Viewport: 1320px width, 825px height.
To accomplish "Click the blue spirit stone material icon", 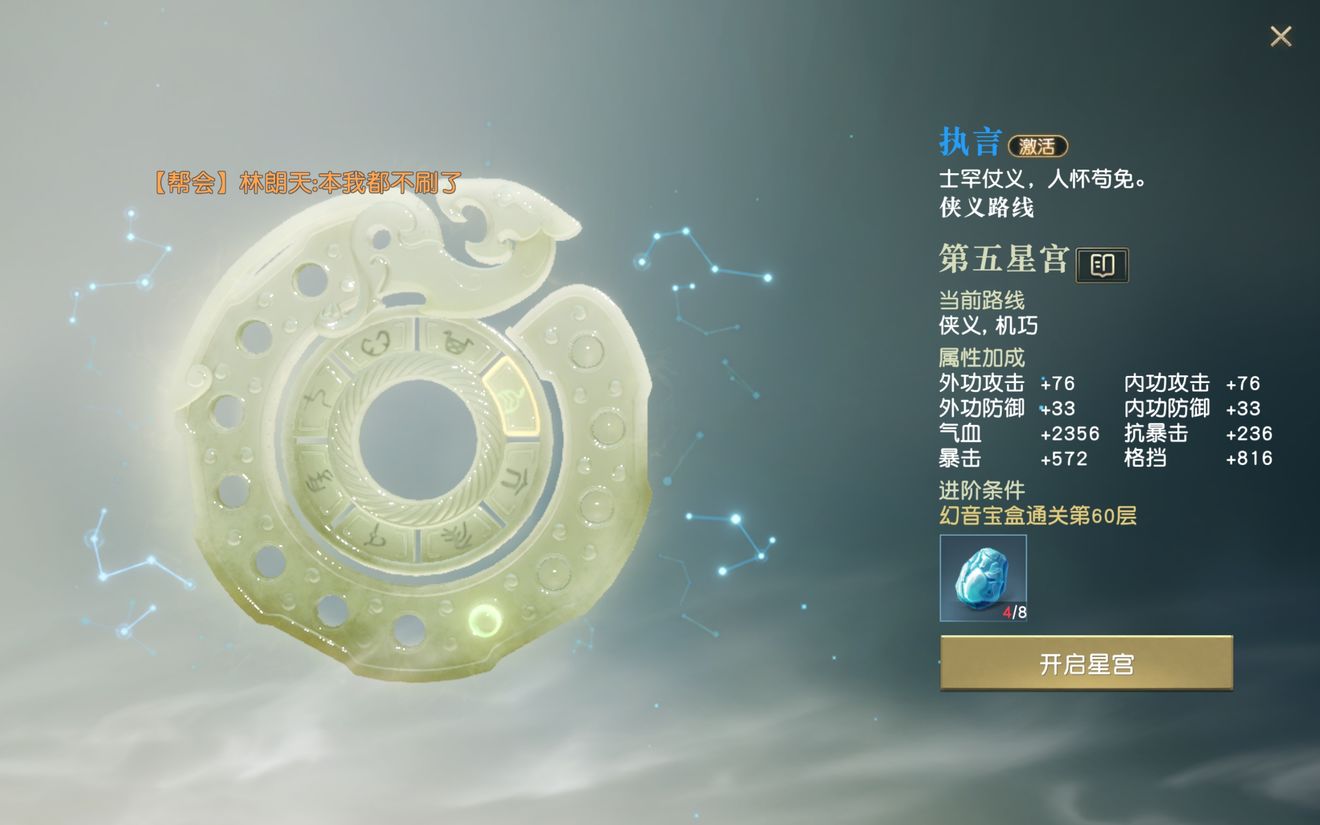I will point(982,577).
